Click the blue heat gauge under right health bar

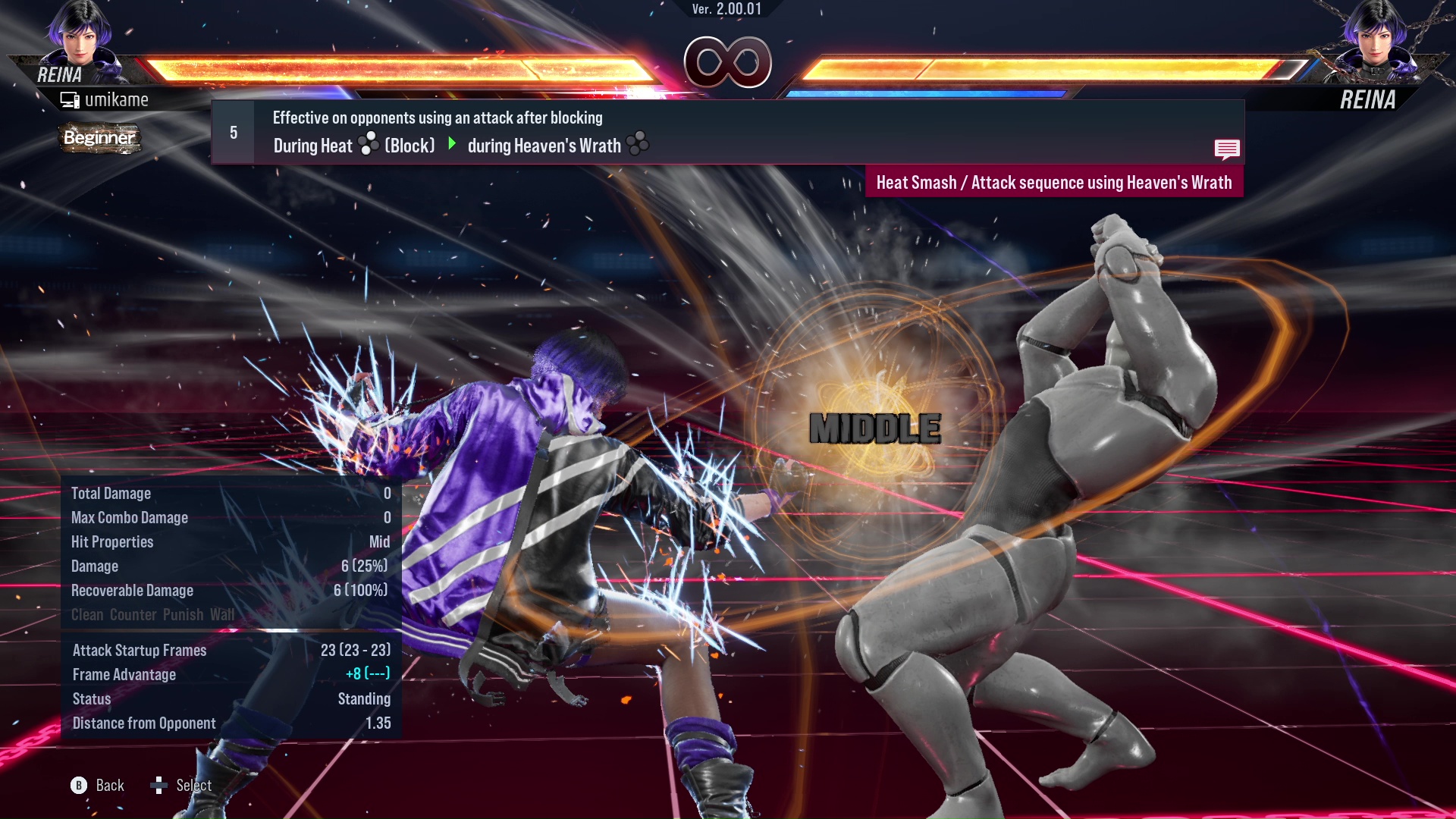(925, 93)
